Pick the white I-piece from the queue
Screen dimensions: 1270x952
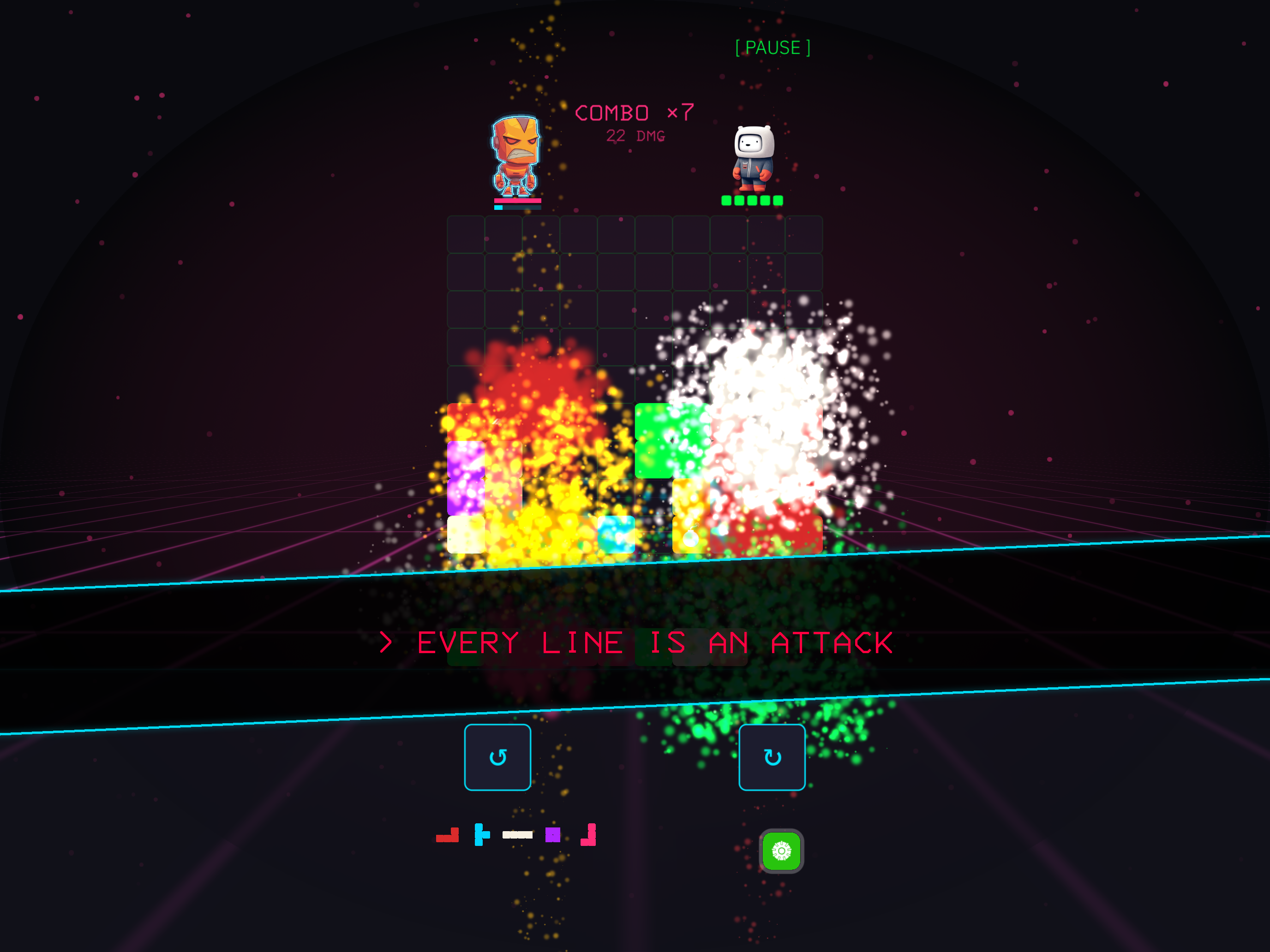click(x=518, y=835)
